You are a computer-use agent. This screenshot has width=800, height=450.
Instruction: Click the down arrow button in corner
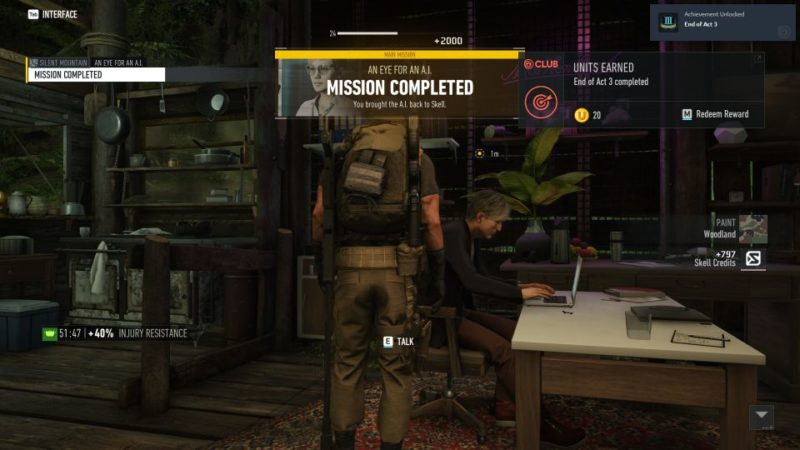762,416
